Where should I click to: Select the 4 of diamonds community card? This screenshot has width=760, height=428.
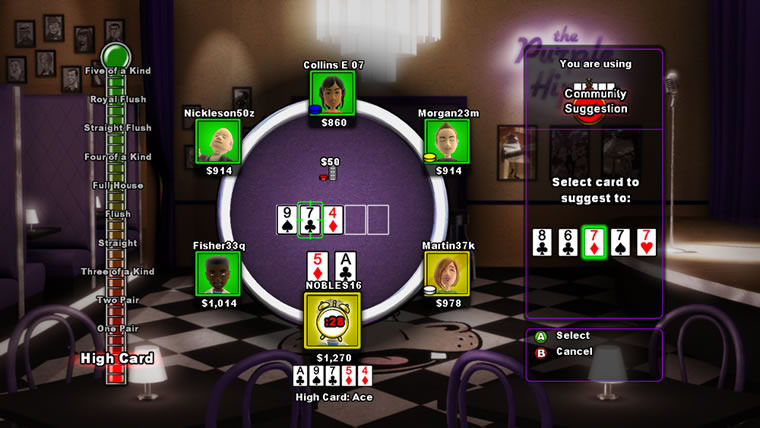point(333,219)
